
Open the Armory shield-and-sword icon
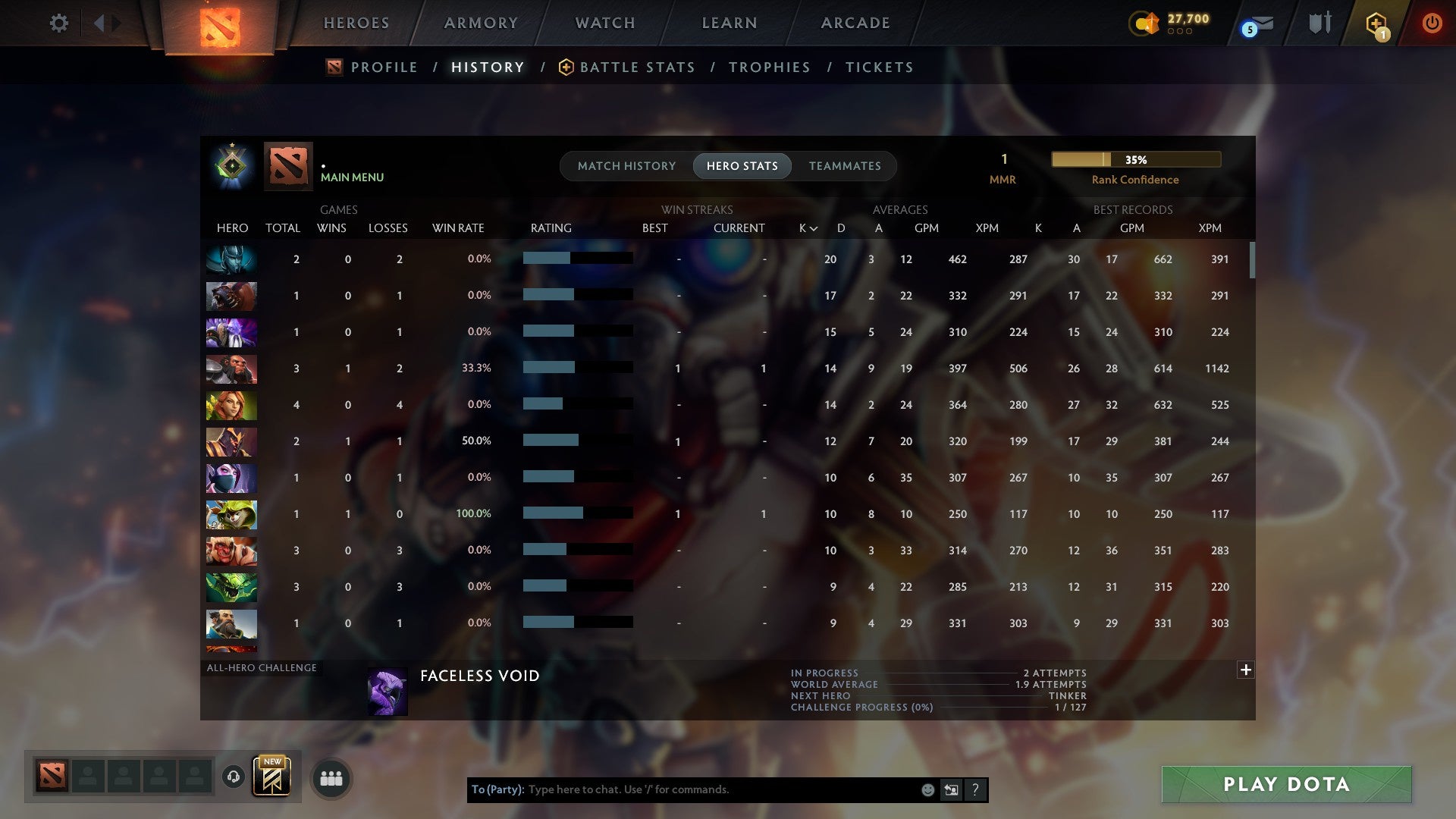tap(1319, 23)
